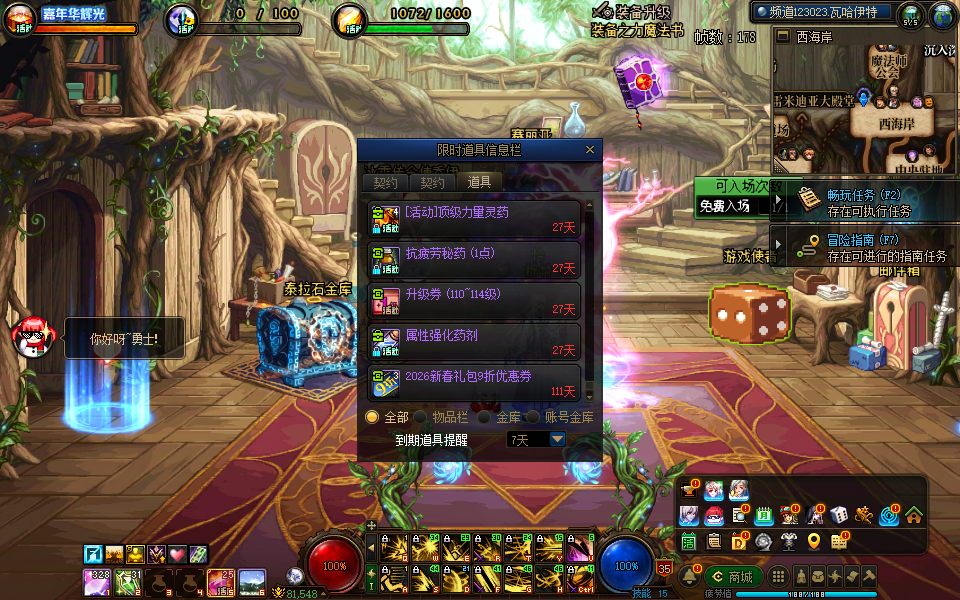Open the 7天 reminder dropdown

tap(557, 439)
